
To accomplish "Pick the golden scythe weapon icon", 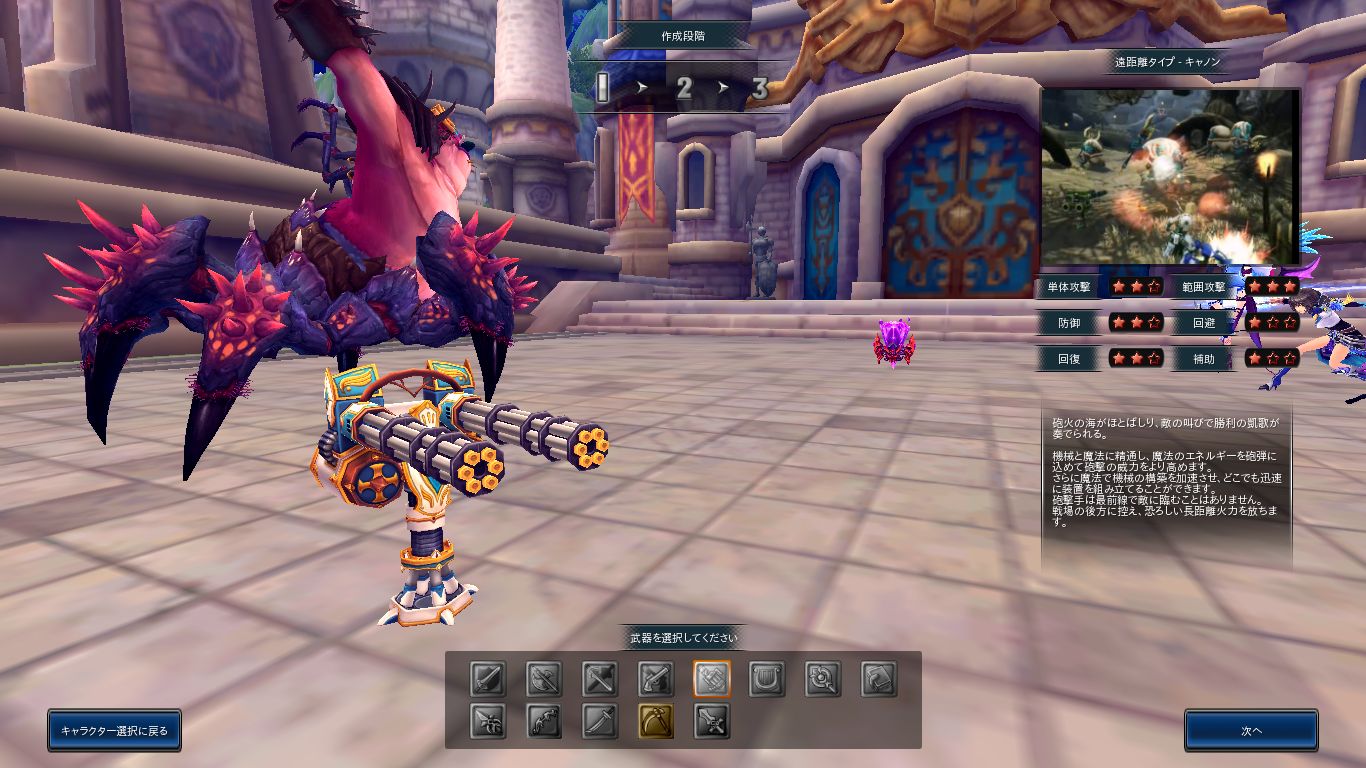I will pyautogui.click(x=656, y=721).
